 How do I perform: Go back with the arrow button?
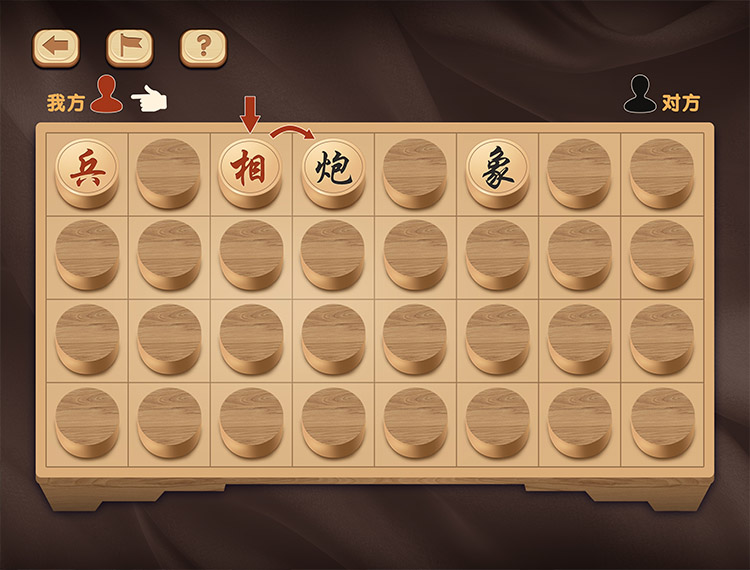56,46
